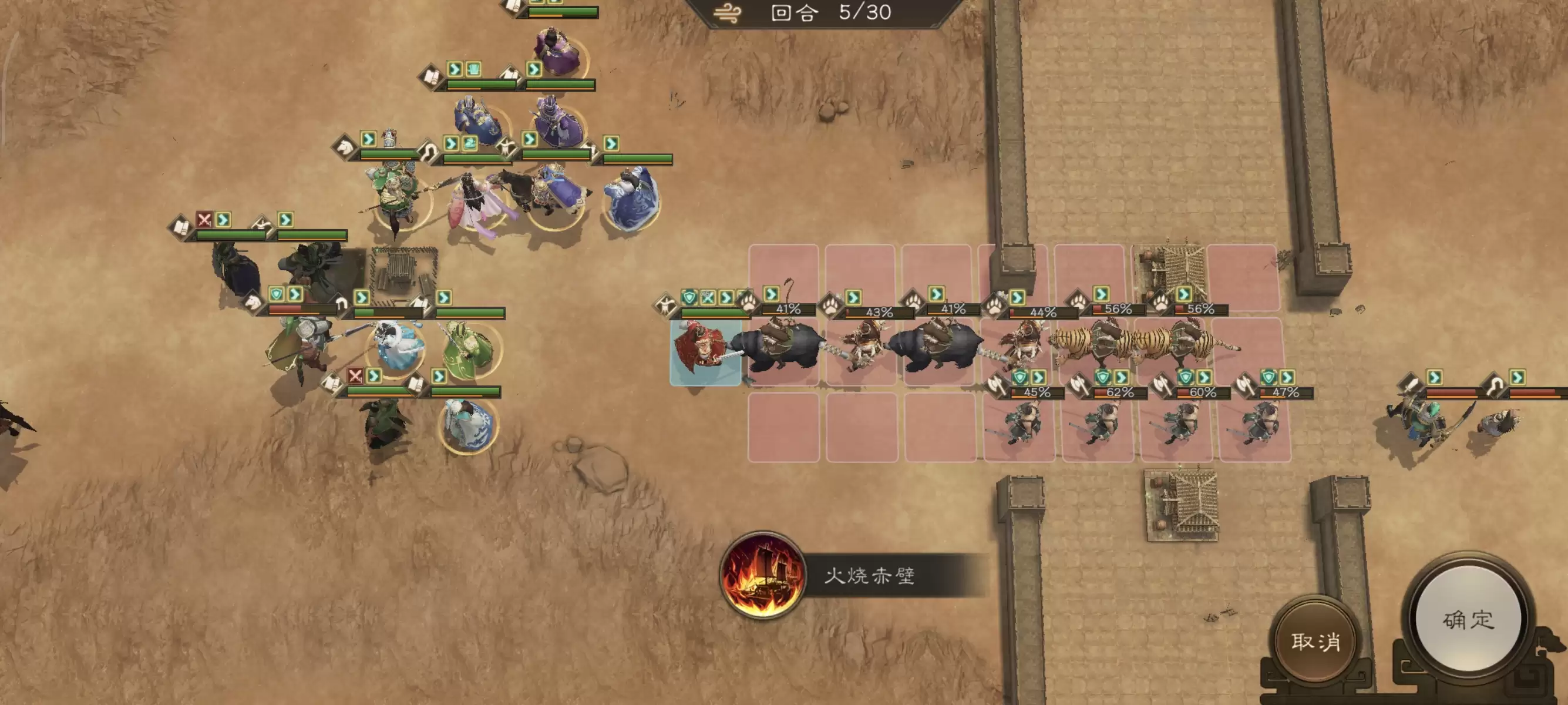The width and height of the screenshot is (1568, 705).
Task: Click the red health bar of the wounded green general
Action: tap(285, 308)
